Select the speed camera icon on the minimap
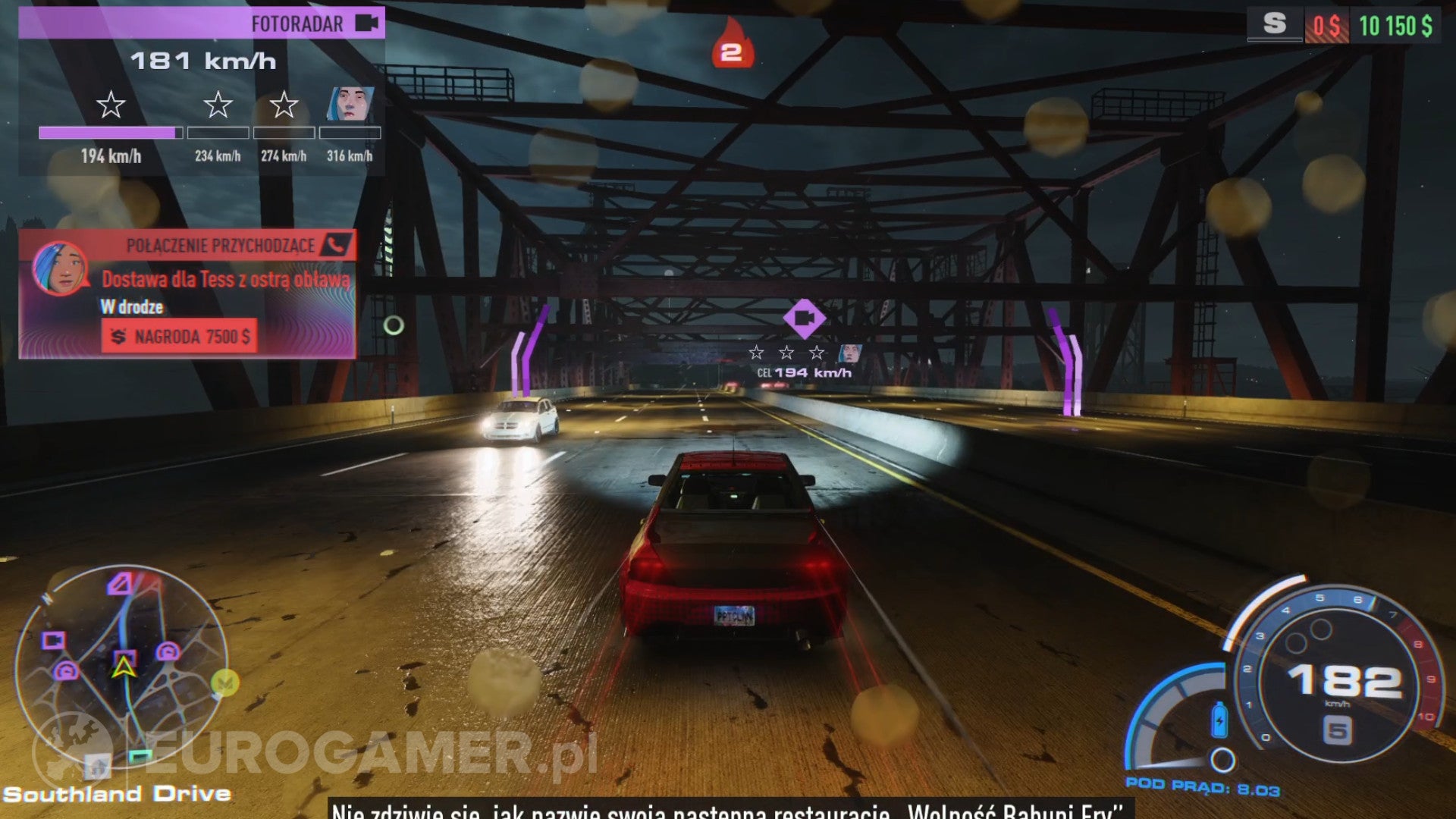 tap(55, 640)
